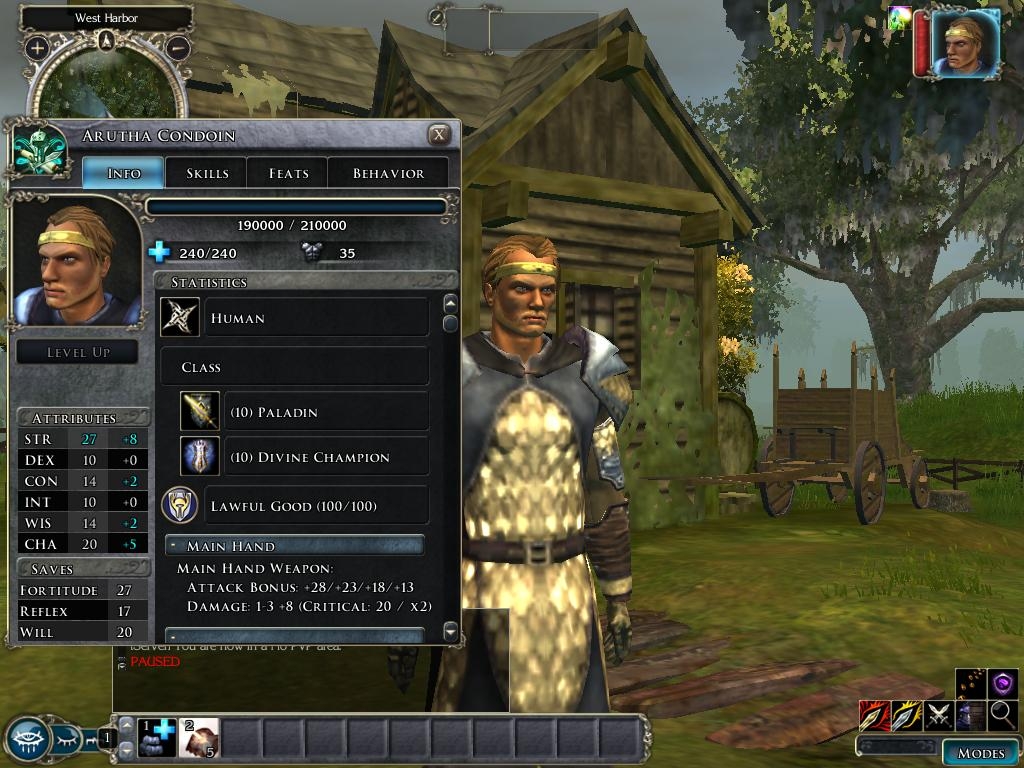This screenshot has width=1024, height=768.
Task: Zoom in the minimap with plus button
Action: click(x=37, y=47)
